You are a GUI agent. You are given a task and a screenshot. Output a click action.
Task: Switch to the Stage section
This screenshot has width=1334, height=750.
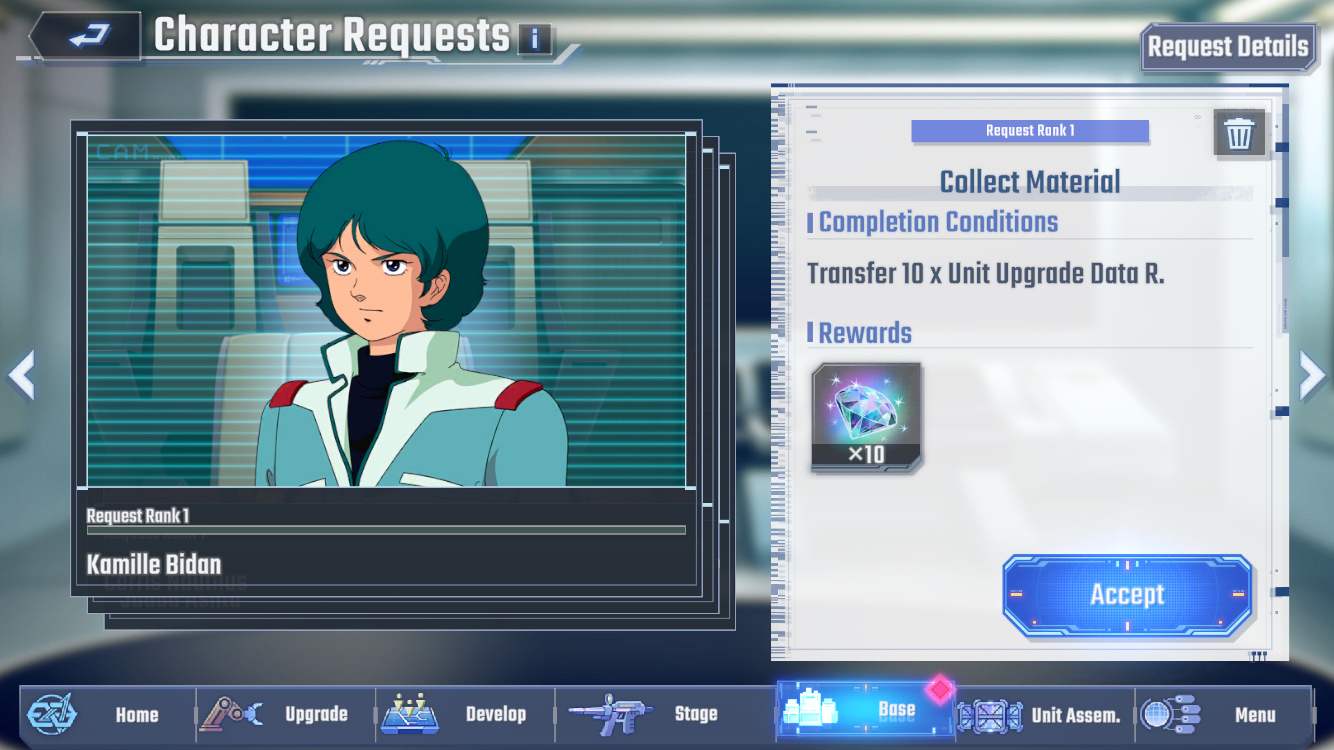(x=645, y=714)
